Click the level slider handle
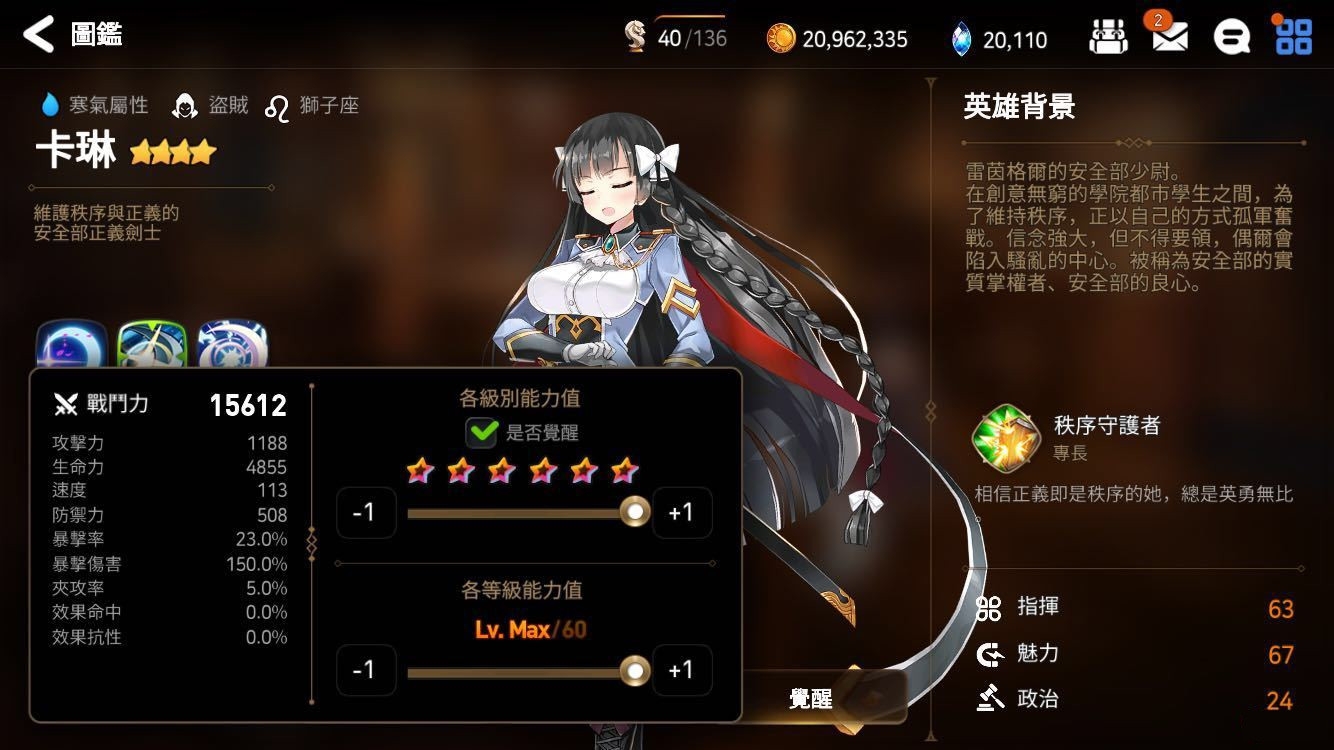The image size is (1334, 750). coord(634,670)
